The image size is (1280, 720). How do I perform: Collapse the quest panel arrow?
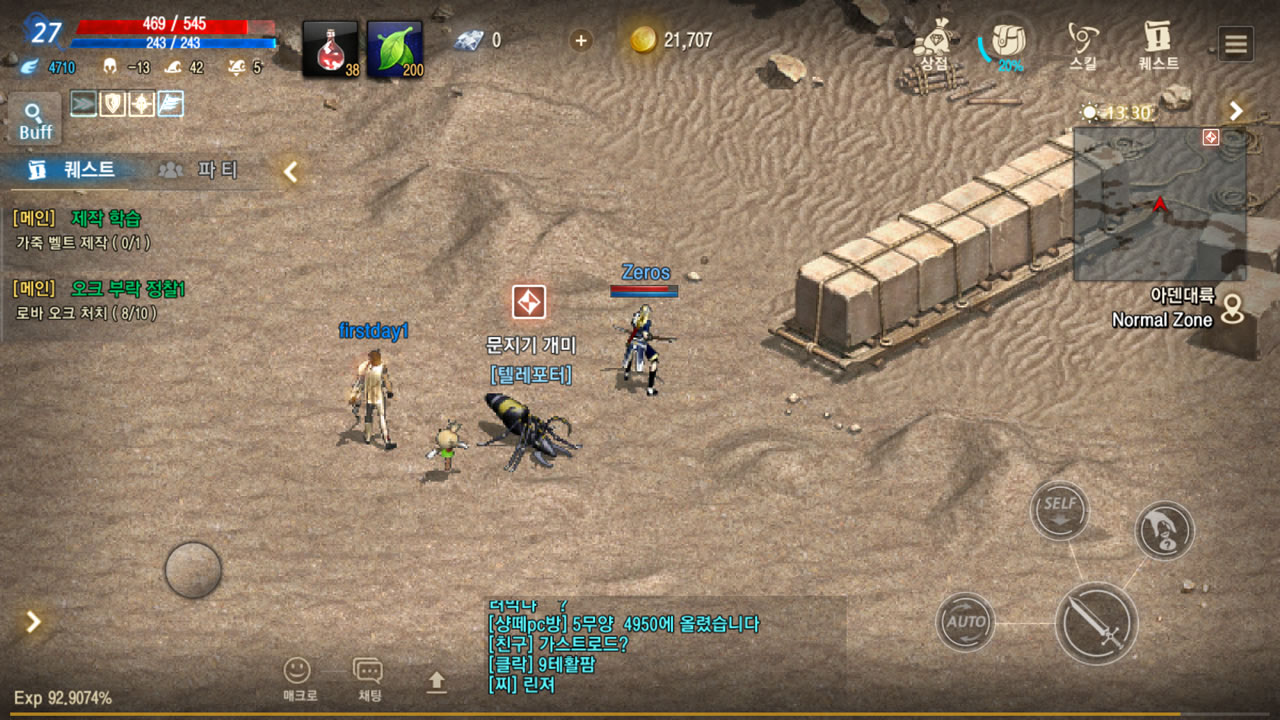point(290,172)
